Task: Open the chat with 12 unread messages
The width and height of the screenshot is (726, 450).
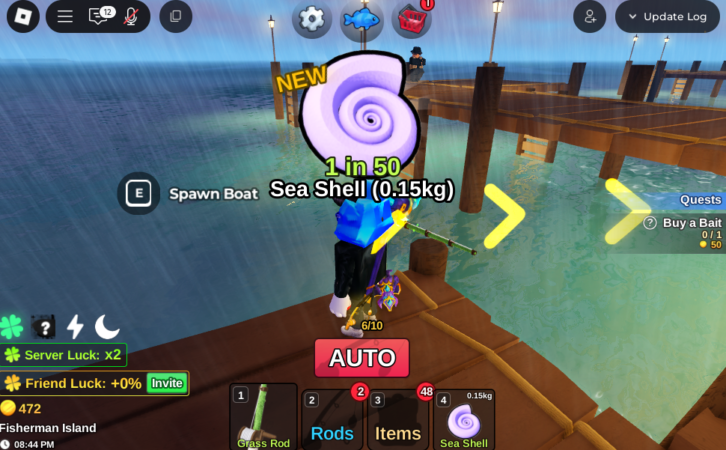Action: coord(100,16)
